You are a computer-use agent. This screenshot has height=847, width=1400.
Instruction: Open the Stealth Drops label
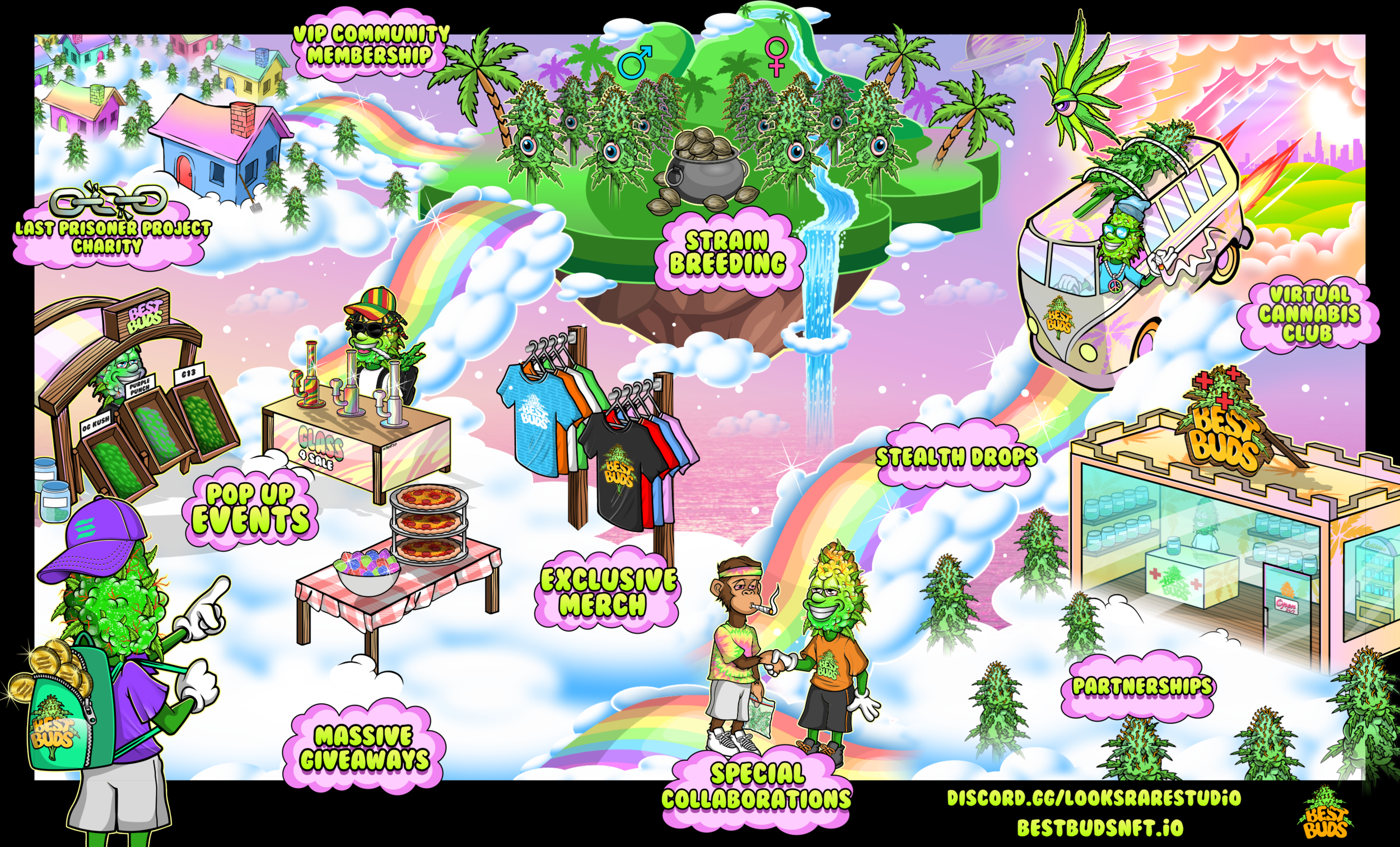pos(956,457)
